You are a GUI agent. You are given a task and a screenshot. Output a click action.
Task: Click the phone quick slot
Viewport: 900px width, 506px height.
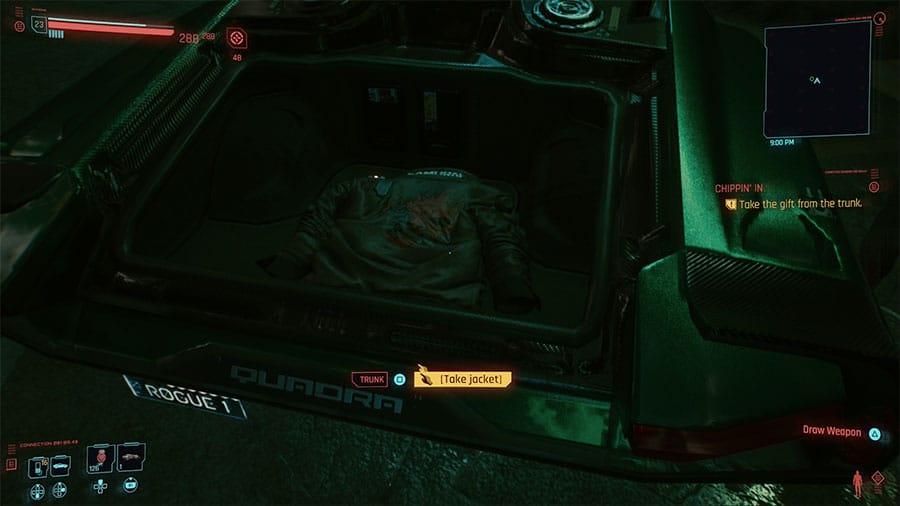(38, 466)
